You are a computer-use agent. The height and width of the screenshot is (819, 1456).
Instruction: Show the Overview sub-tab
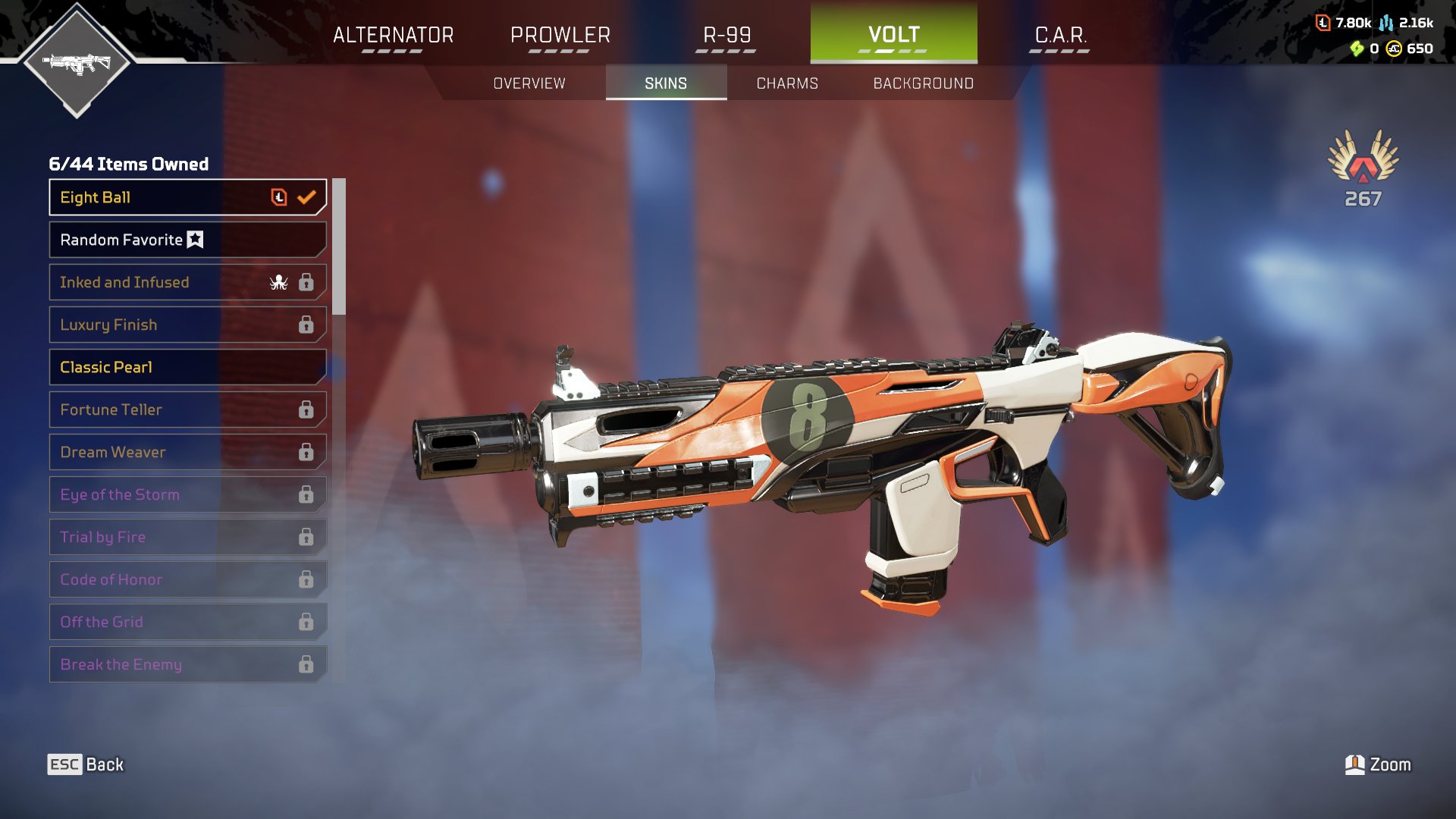529,83
